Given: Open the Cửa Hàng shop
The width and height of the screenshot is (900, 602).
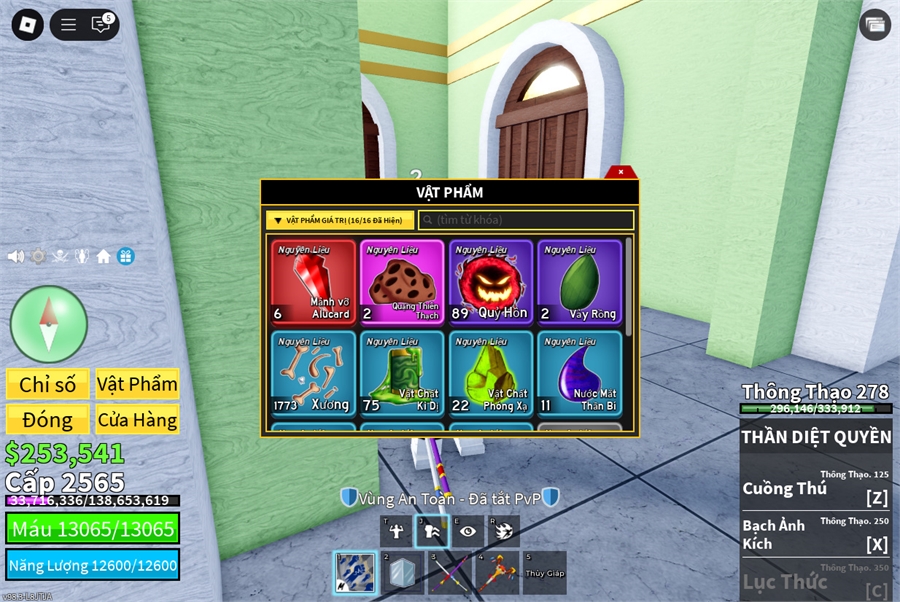Looking at the screenshot, I should tap(137, 419).
